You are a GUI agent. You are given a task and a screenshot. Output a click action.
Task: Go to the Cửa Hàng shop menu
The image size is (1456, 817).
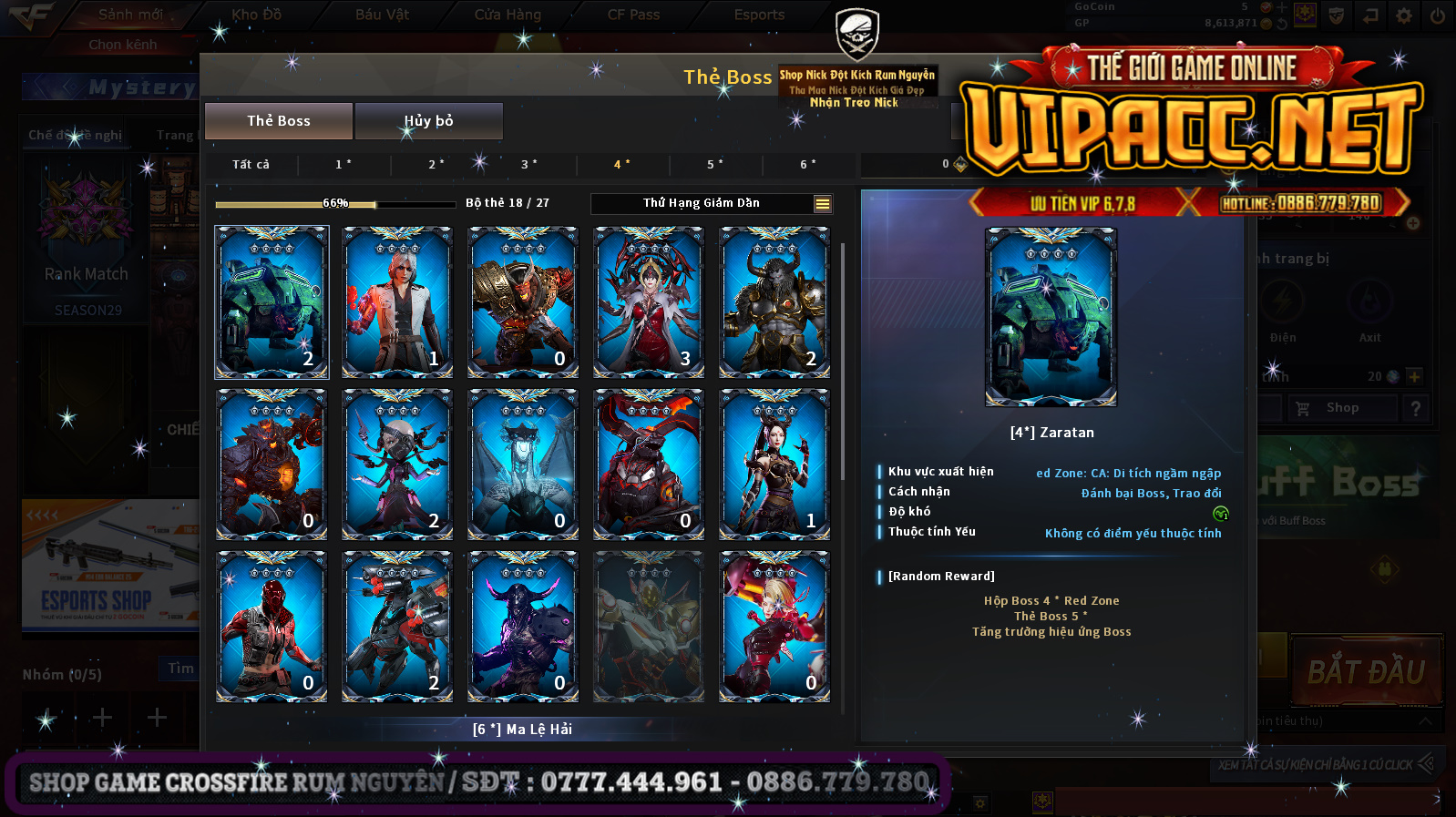[x=508, y=15]
